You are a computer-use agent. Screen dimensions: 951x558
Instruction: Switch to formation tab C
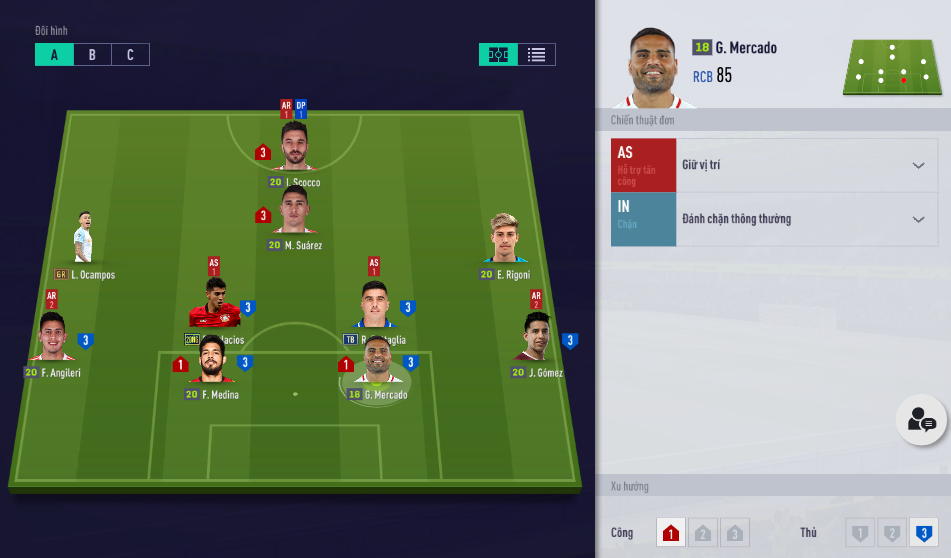[x=130, y=55]
